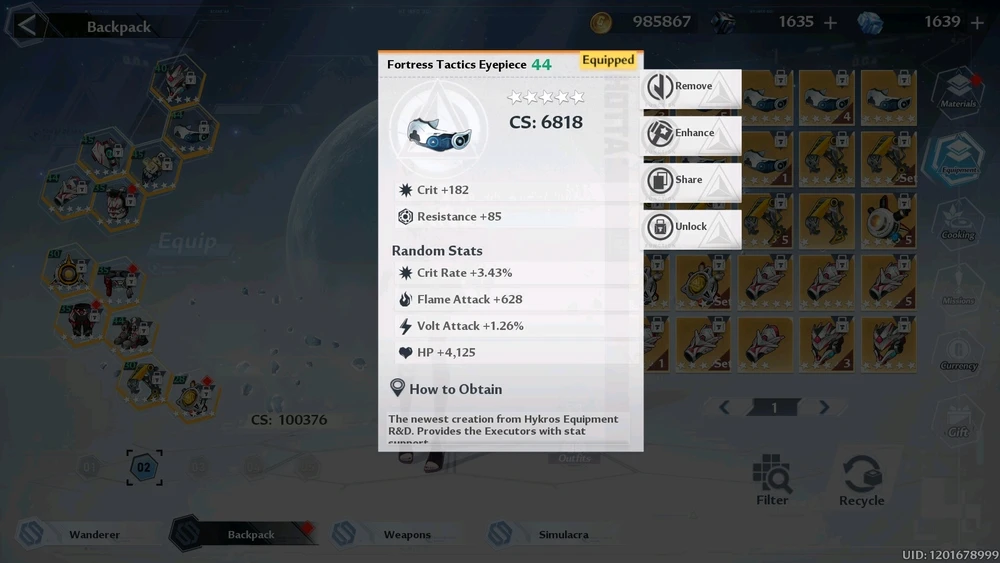This screenshot has height=563, width=1000.
Task: Show the Materials category
Action: click(x=958, y=90)
